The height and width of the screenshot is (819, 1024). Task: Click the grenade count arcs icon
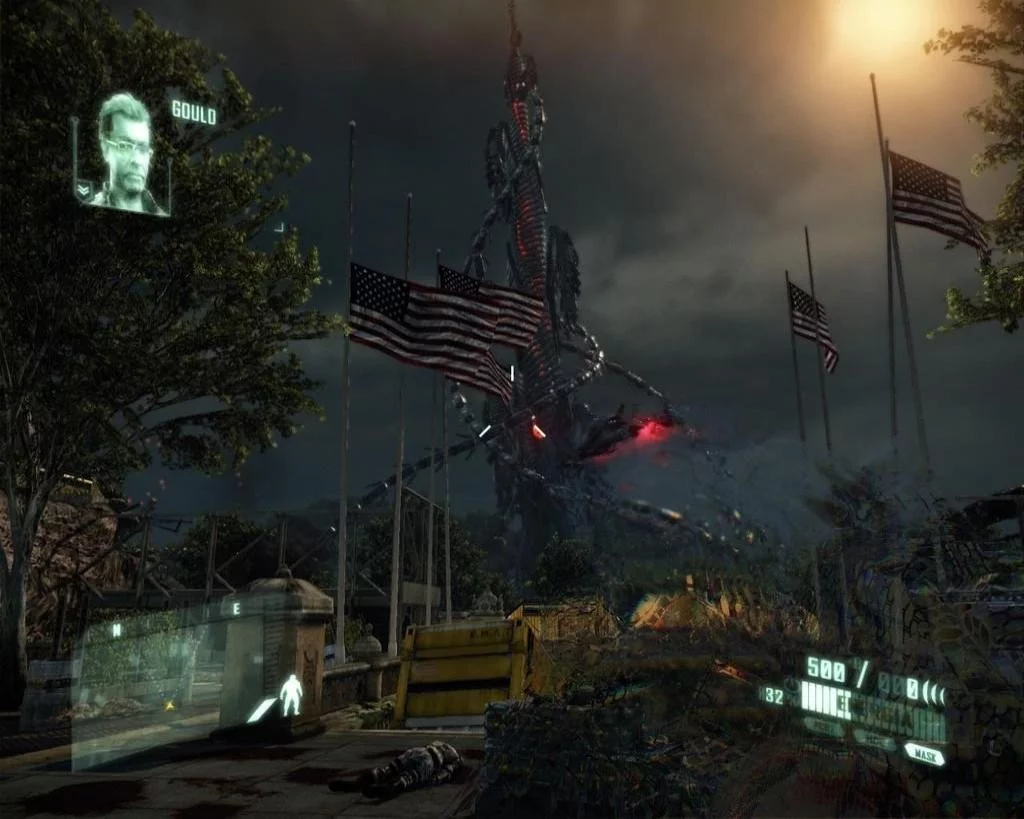935,691
